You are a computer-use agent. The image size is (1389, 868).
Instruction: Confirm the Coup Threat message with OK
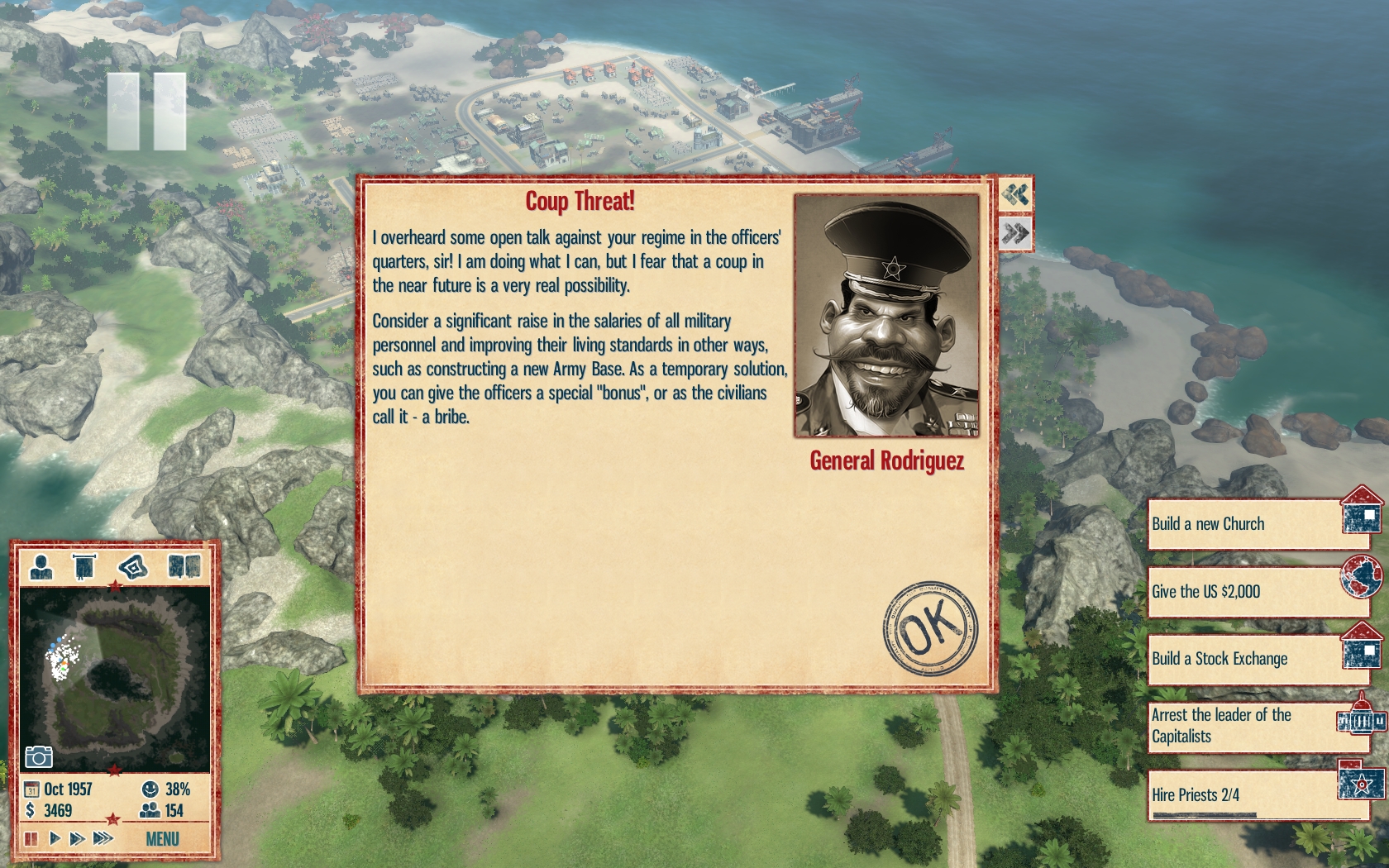point(930,627)
